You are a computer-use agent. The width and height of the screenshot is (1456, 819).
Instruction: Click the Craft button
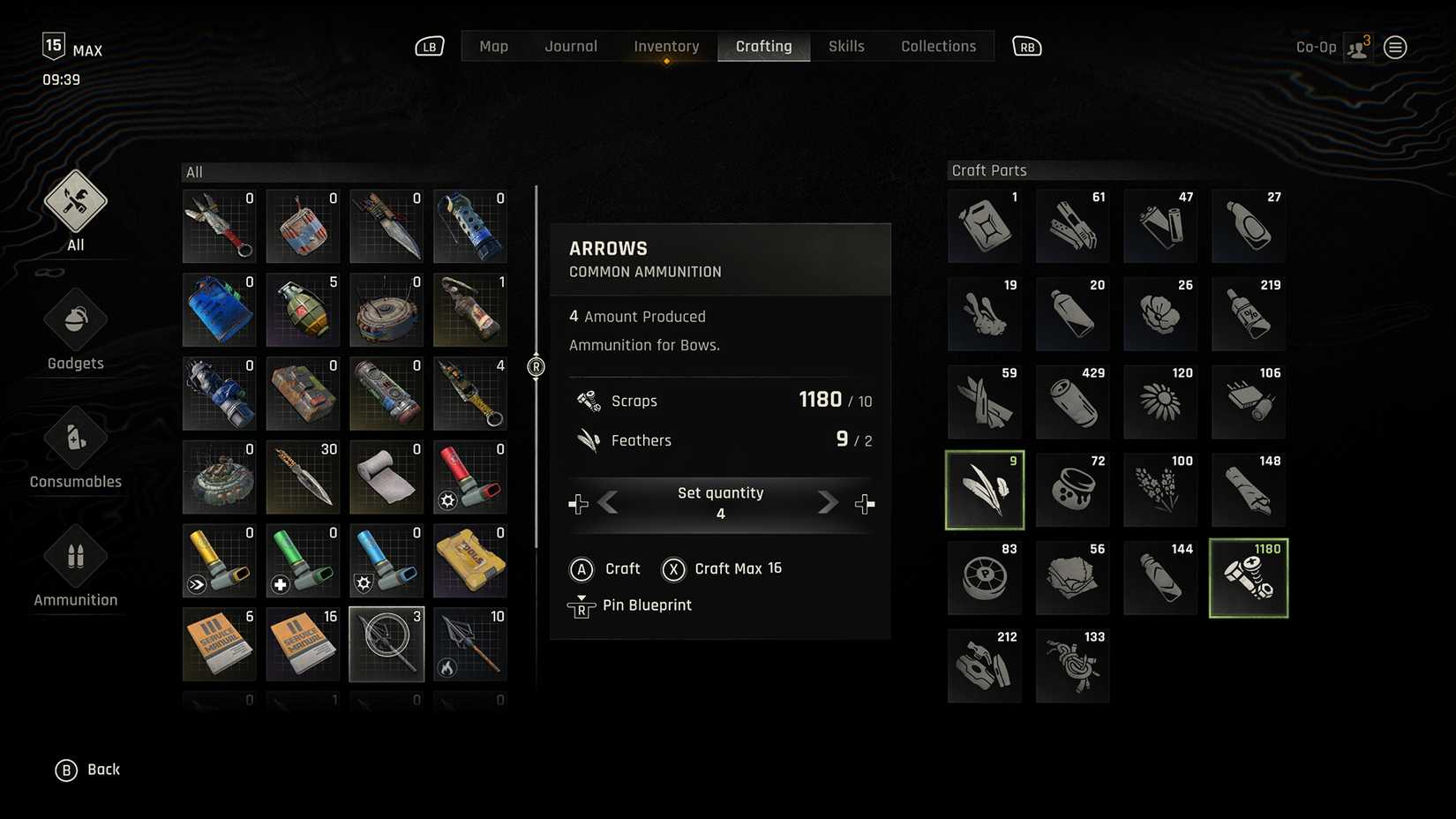tap(607, 568)
